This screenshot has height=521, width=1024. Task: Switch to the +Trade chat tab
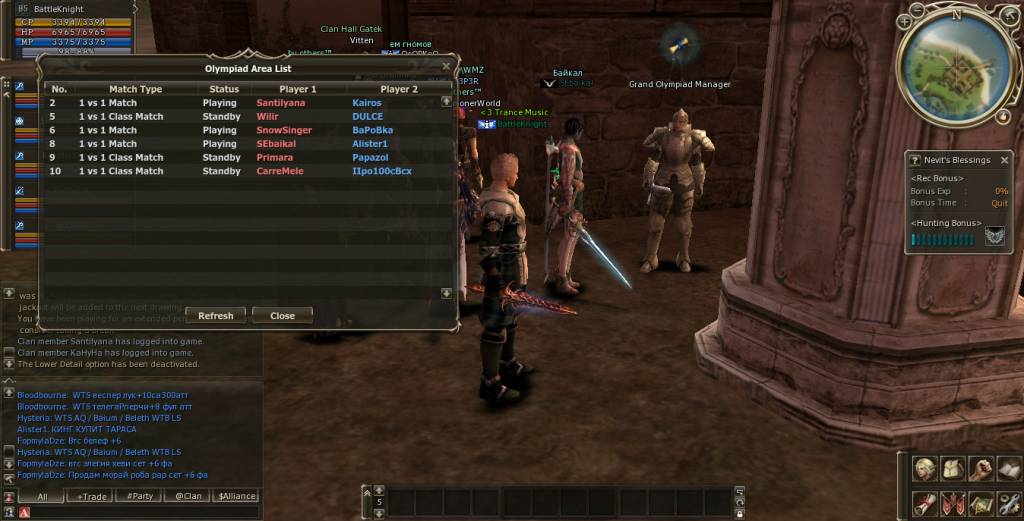tap(93, 496)
